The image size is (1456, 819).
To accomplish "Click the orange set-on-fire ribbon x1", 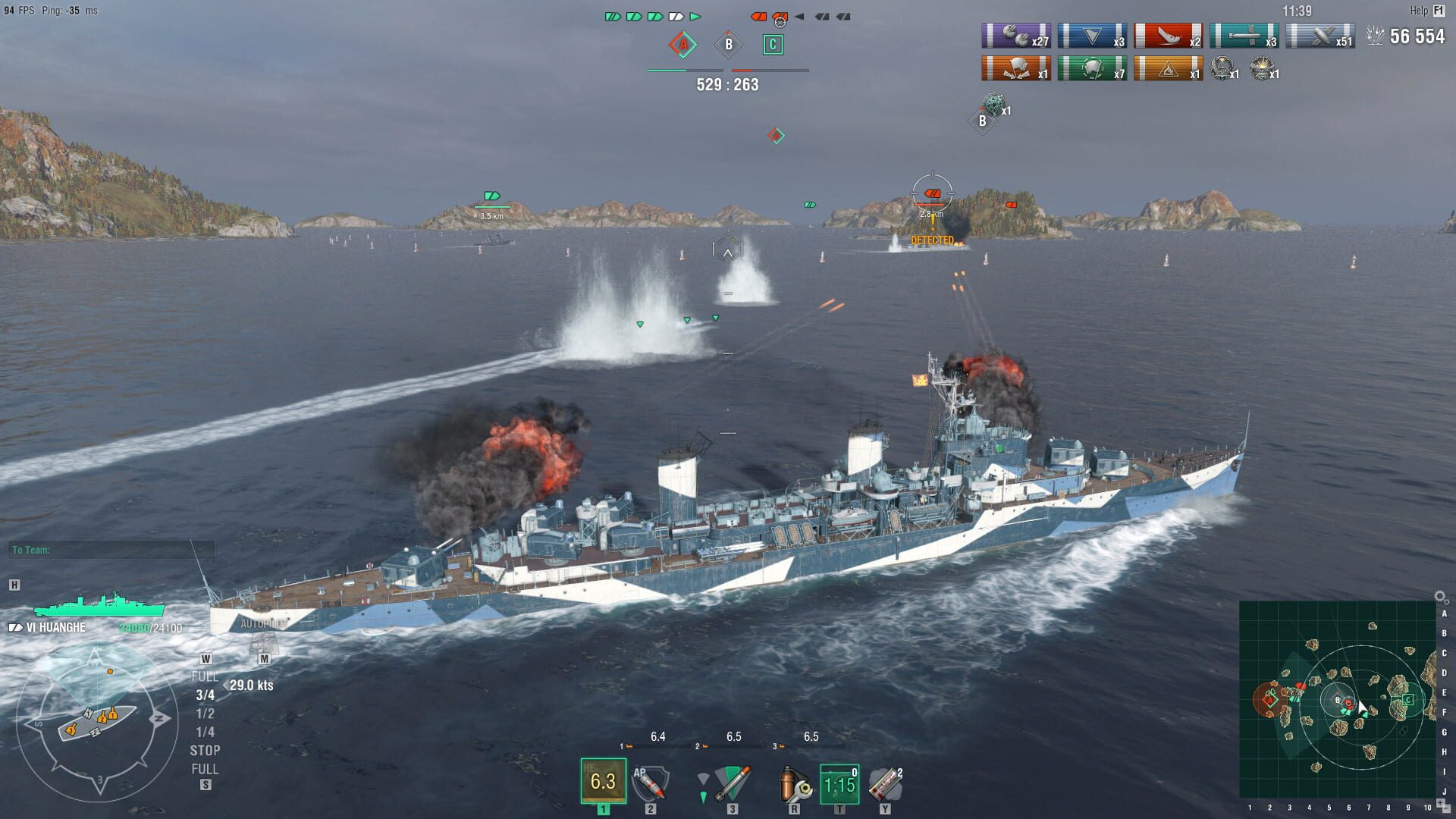I will (1169, 70).
